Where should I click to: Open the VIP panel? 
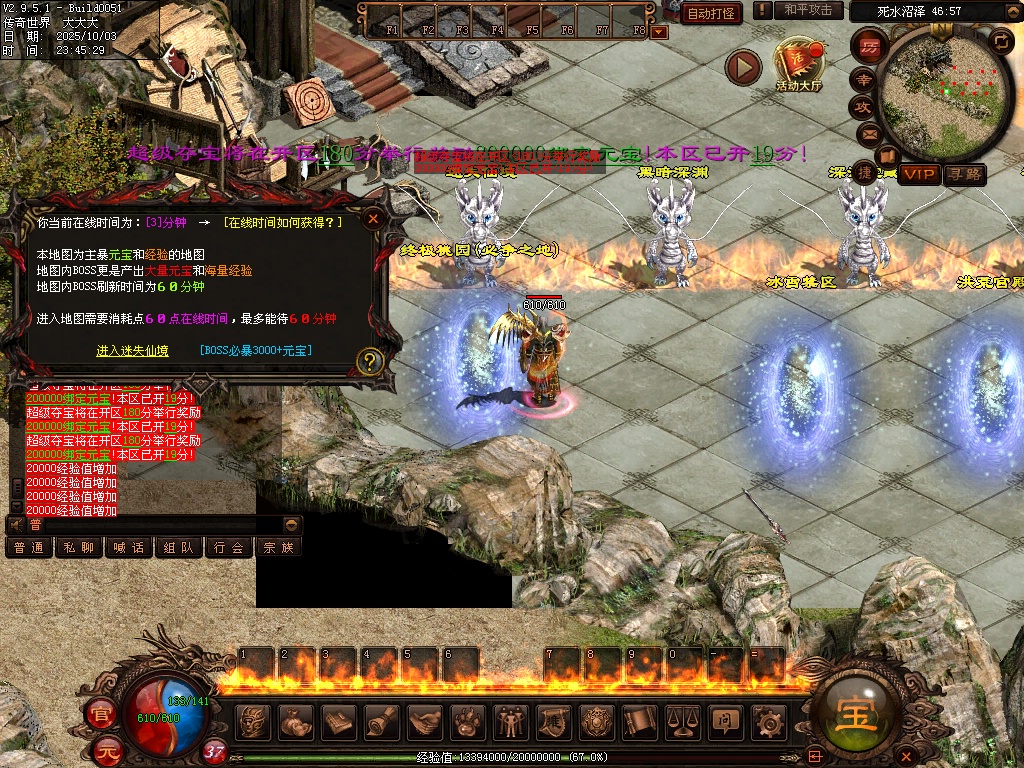(920, 175)
